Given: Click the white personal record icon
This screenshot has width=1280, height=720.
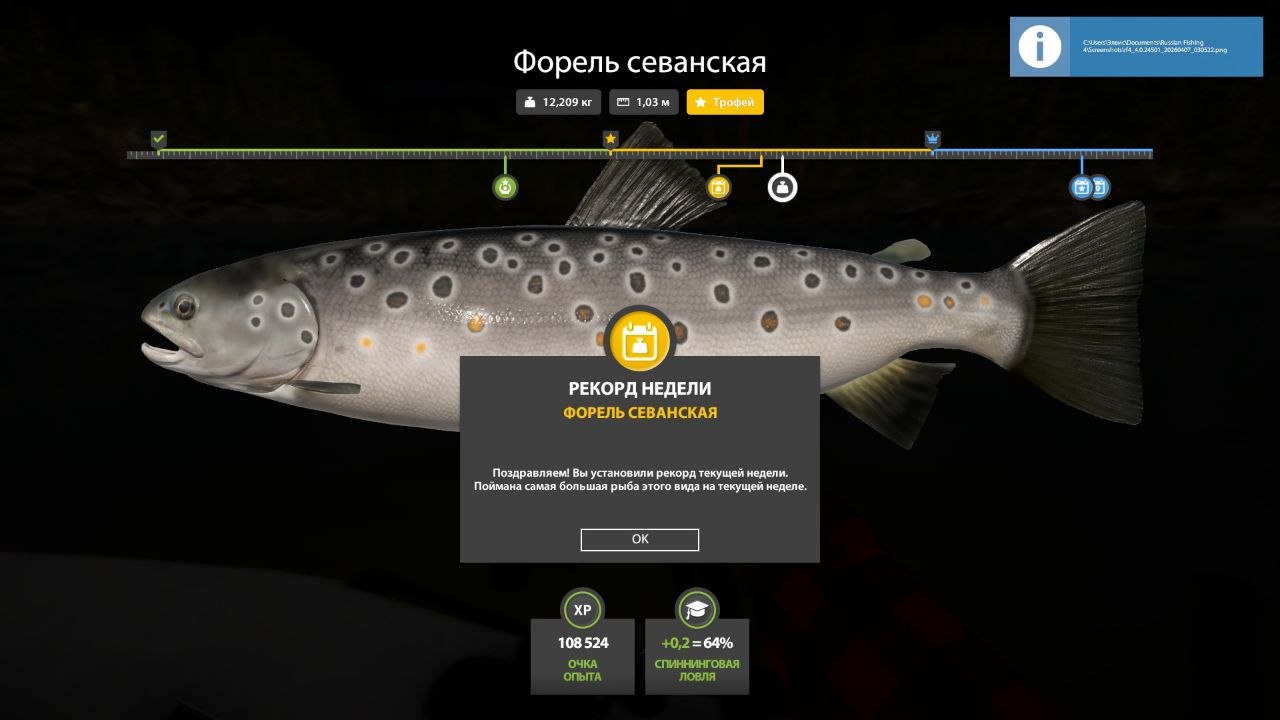Looking at the screenshot, I should pos(782,186).
